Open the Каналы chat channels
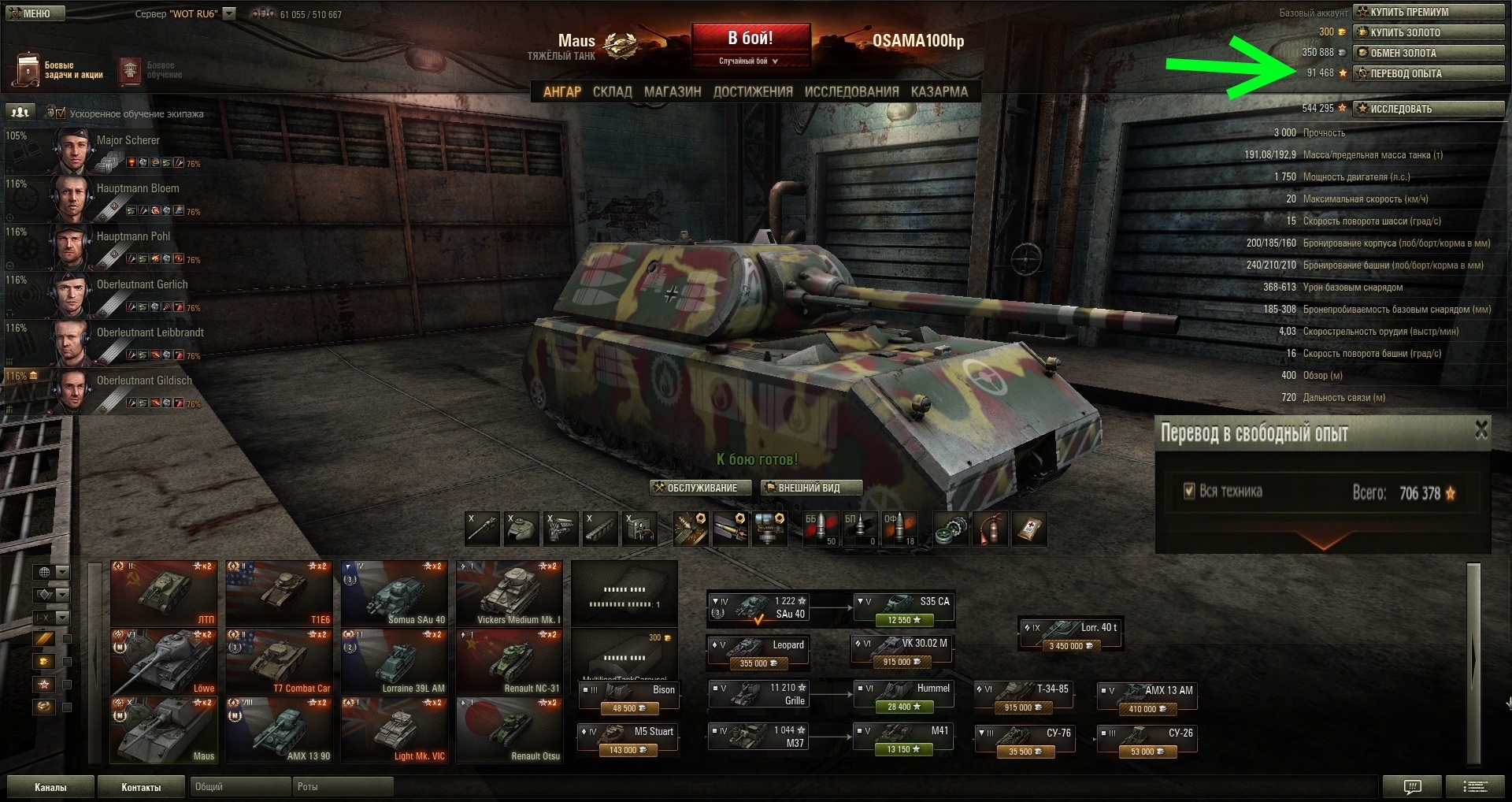Viewport: 1512px width, 802px height. coord(50,787)
